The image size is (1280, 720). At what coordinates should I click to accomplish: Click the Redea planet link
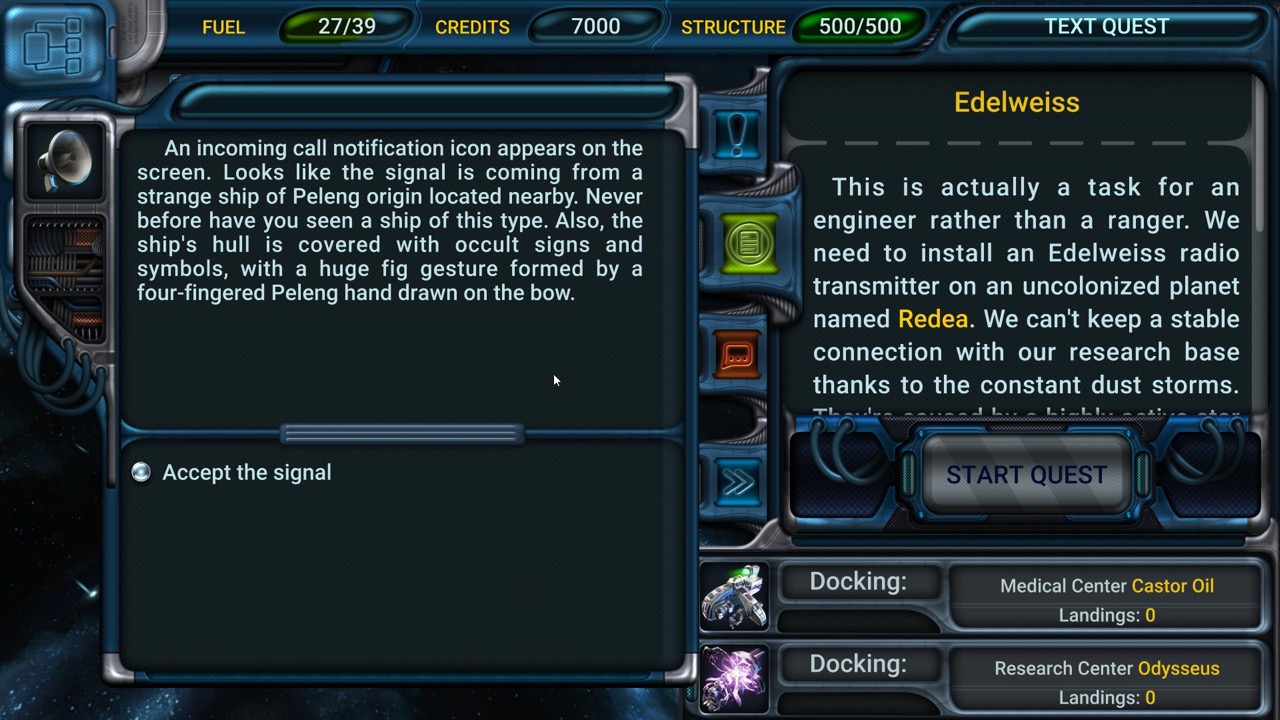[932, 318]
